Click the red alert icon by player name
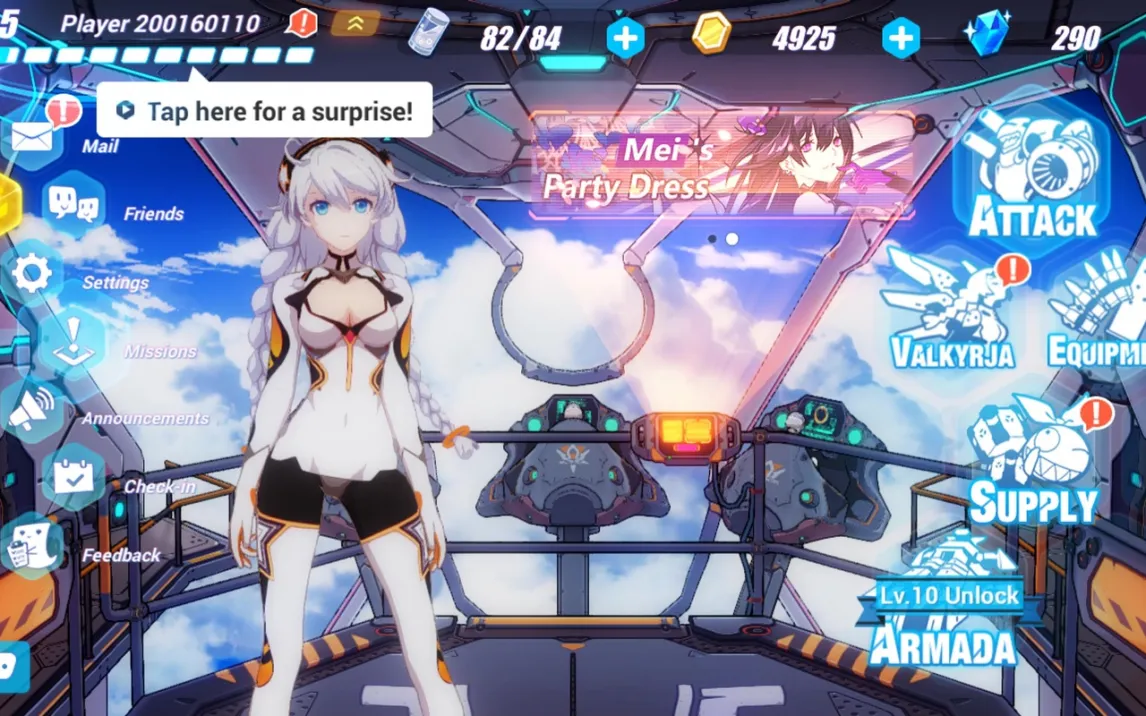This screenshot has height=716, width=1146. (x=303, y=22)
